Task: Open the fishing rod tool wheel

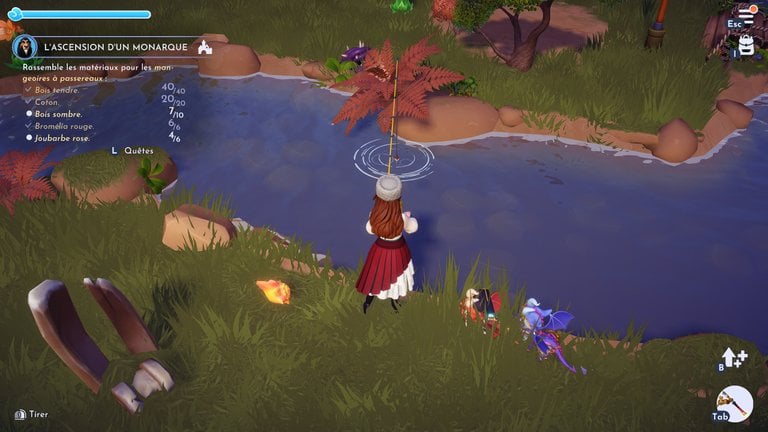Action: pyautogui.click(x=735, y=402)
